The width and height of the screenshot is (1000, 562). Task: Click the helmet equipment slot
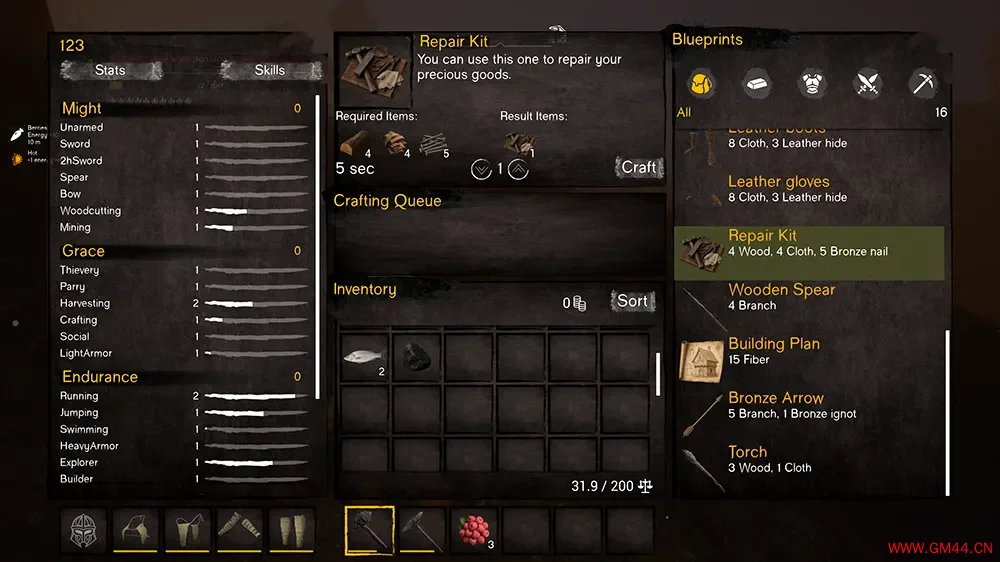point(83,530)
